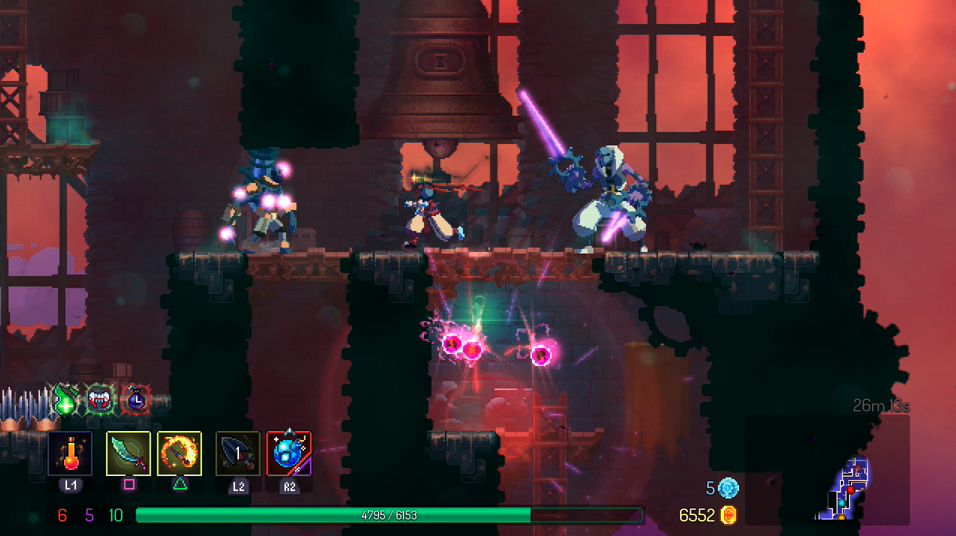Image resolution: width=956 pixels, height=536 pixels.
Task: Activate the dark trap skill slot
Action: [238, 454]
